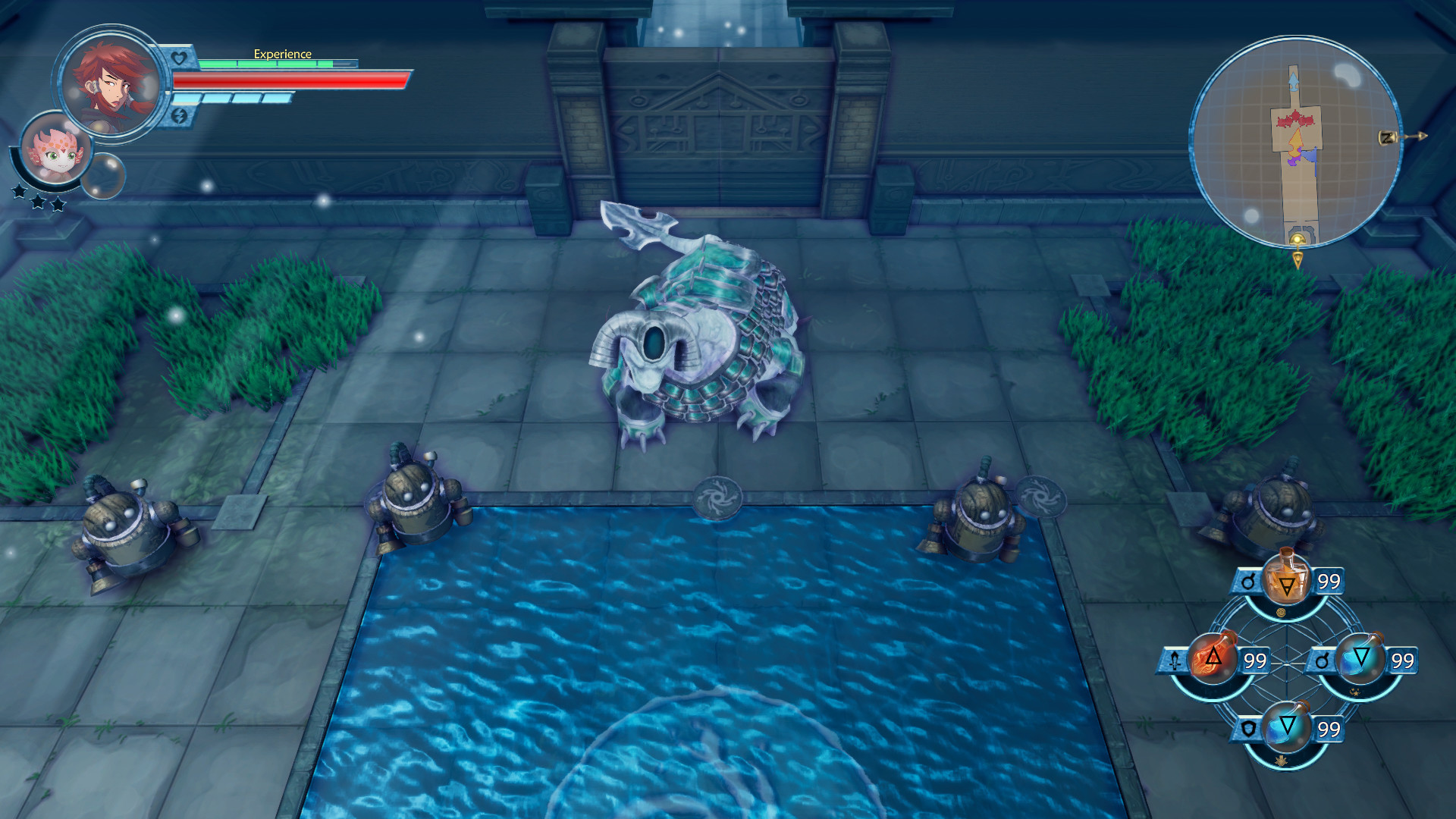
Task: Click the lightning bolt icon under the HP bar
Action: (180, 116)
